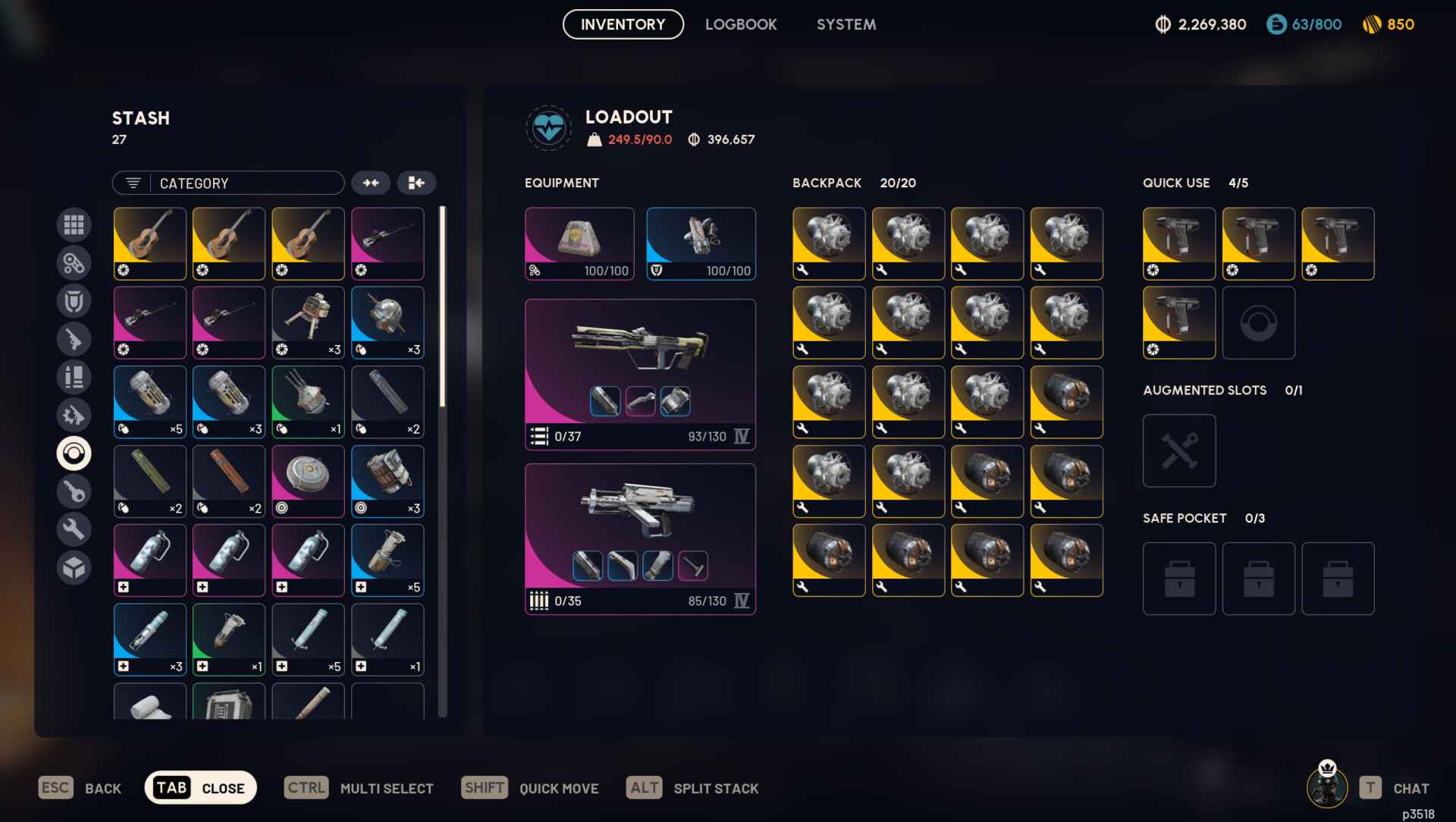Click the CHAT button at bottom right

pos(1411,788)
